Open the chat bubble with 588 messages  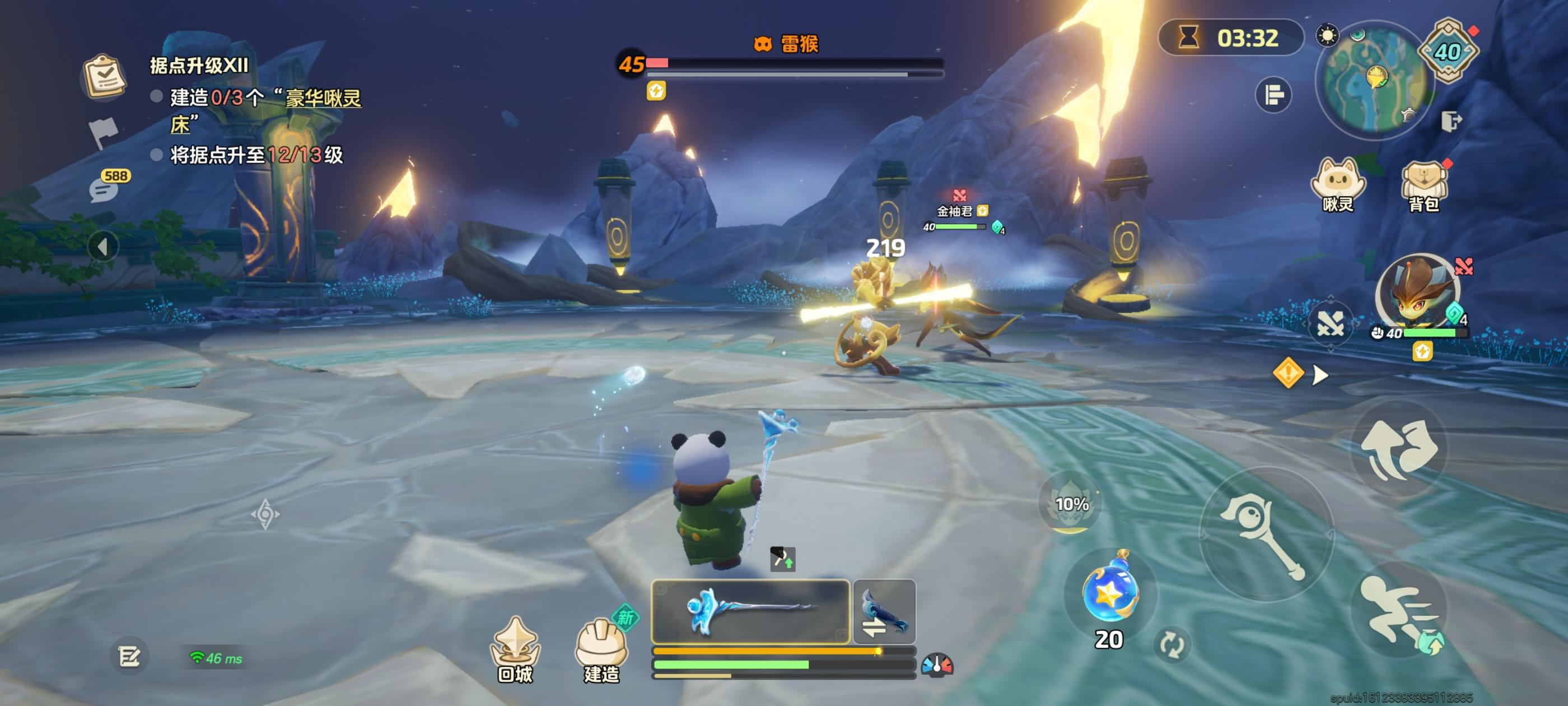(105, 189)
